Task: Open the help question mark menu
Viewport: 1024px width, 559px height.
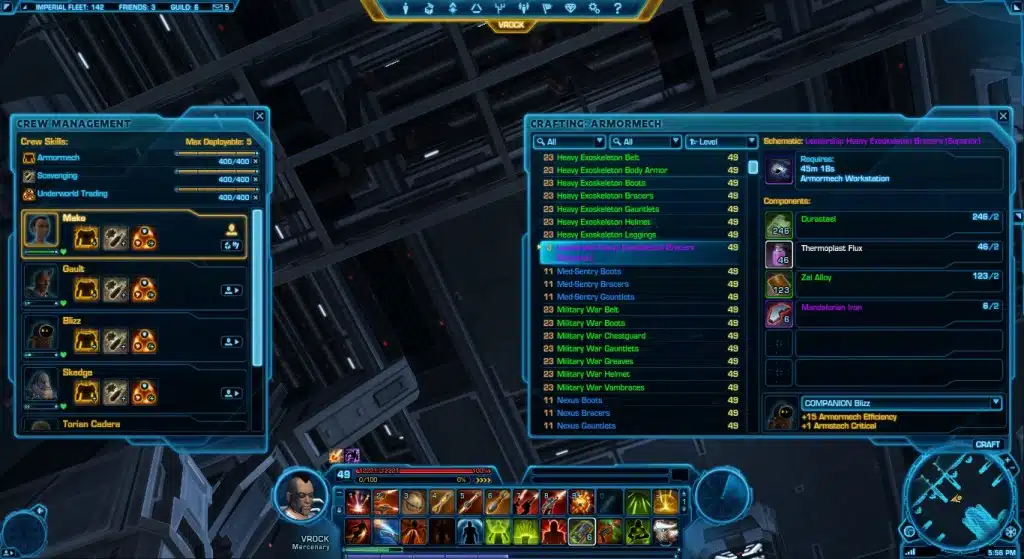Action: [617, 9]
